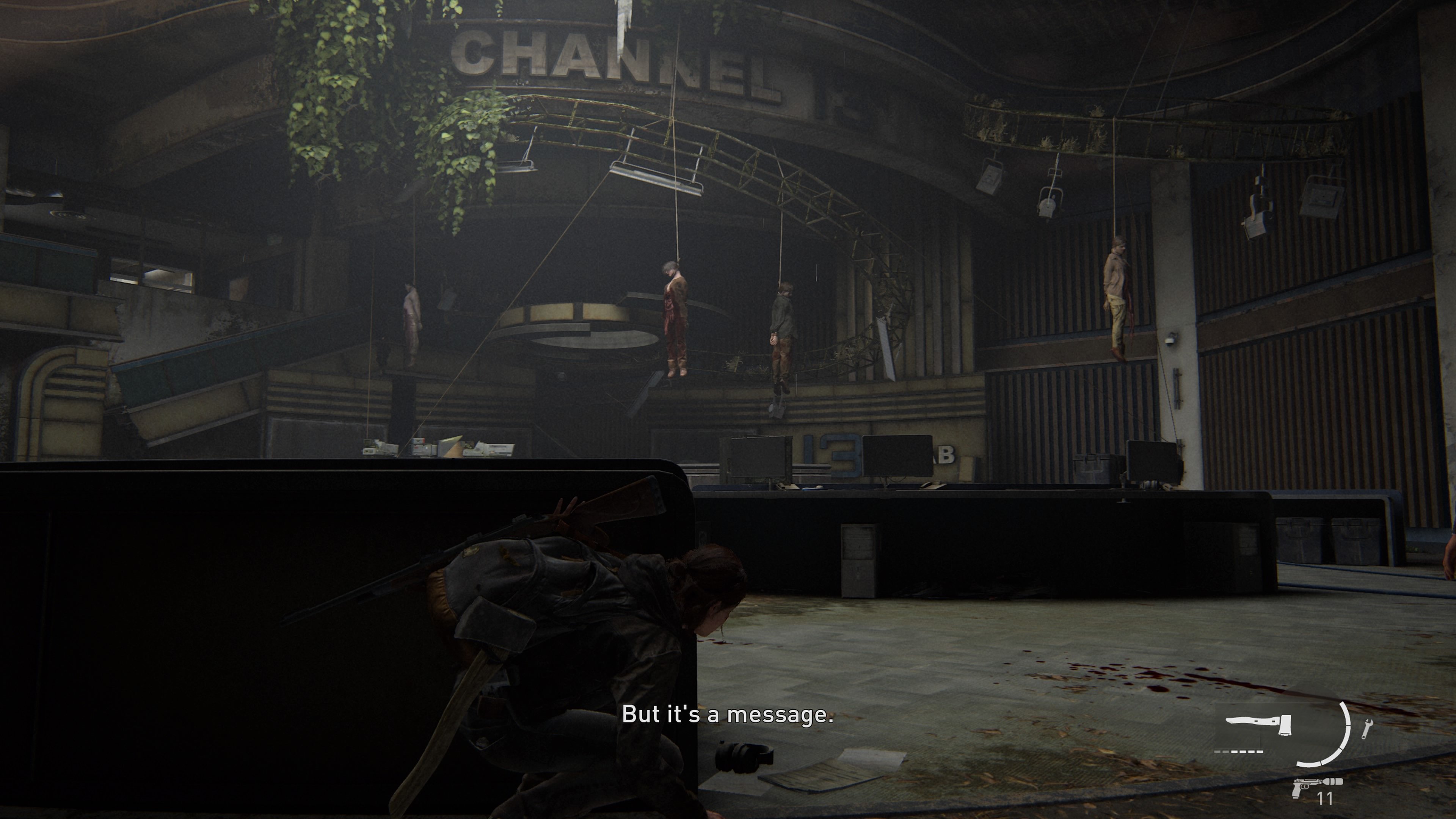The width and height of the screenshot is (1456, 819).
Task: Click the last filled durability pip
Action: click(1260, 752)
